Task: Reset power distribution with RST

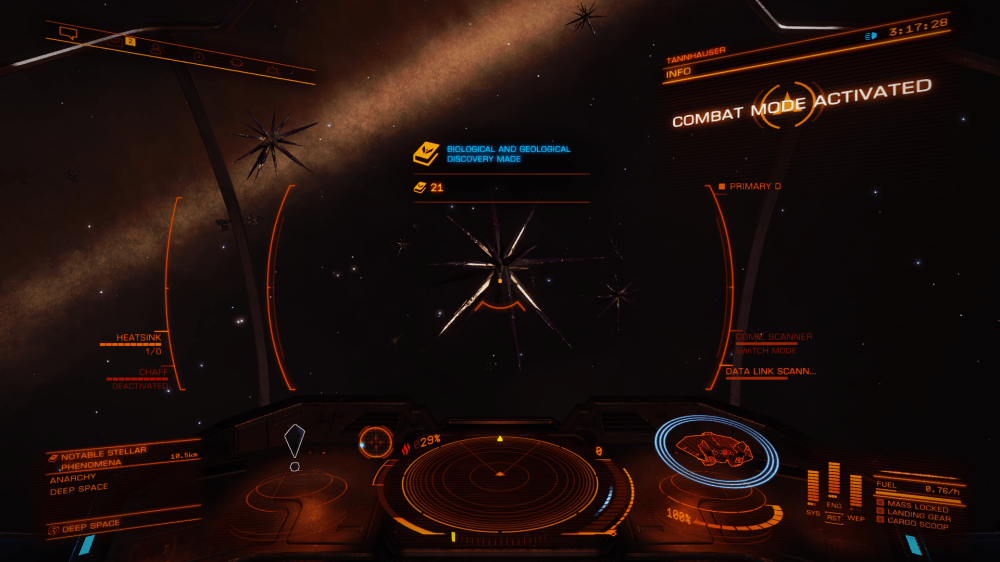Action: [834, 517]
